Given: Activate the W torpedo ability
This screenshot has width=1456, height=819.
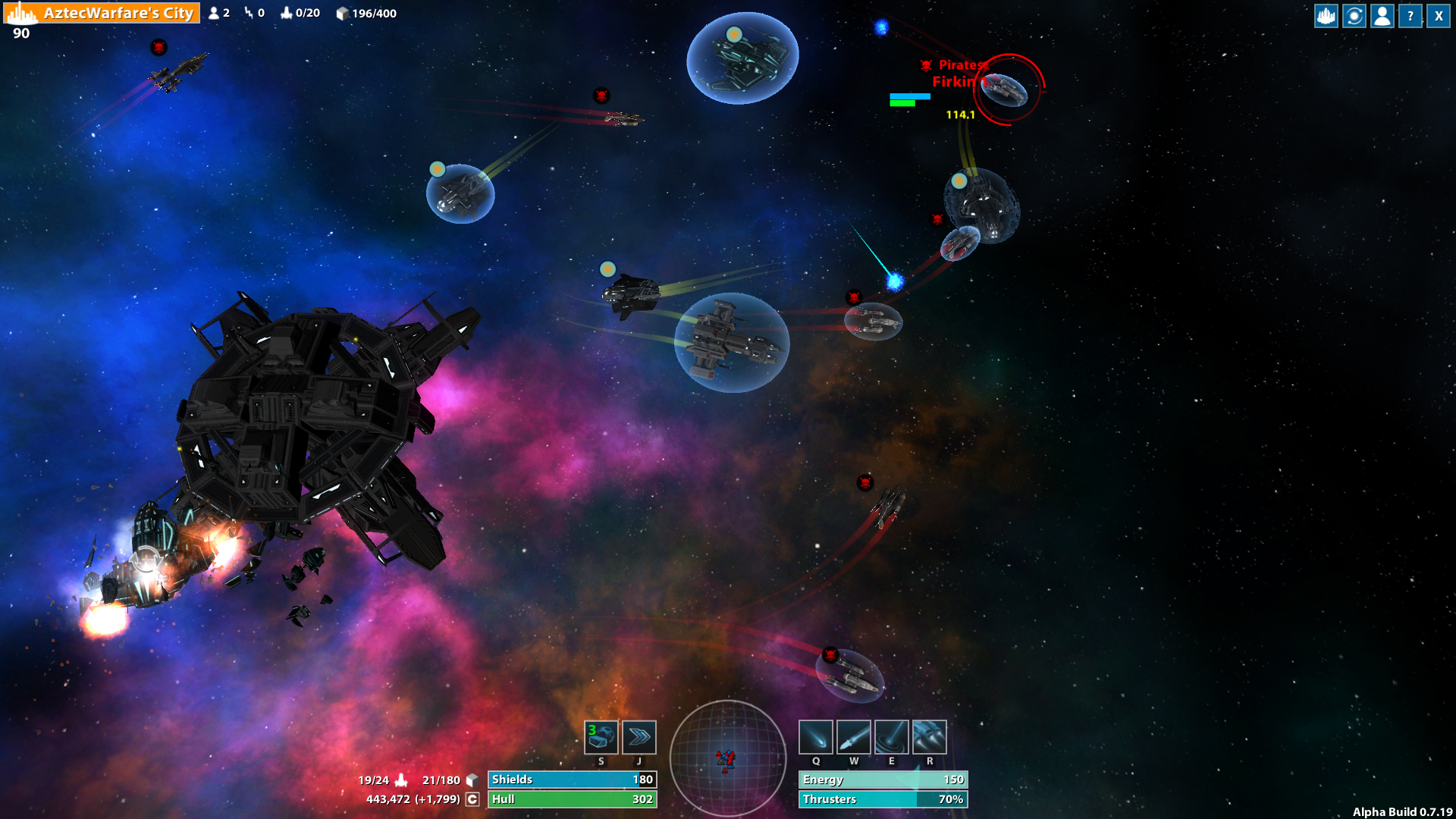Looking at the screenshot, I should point(853,736).
